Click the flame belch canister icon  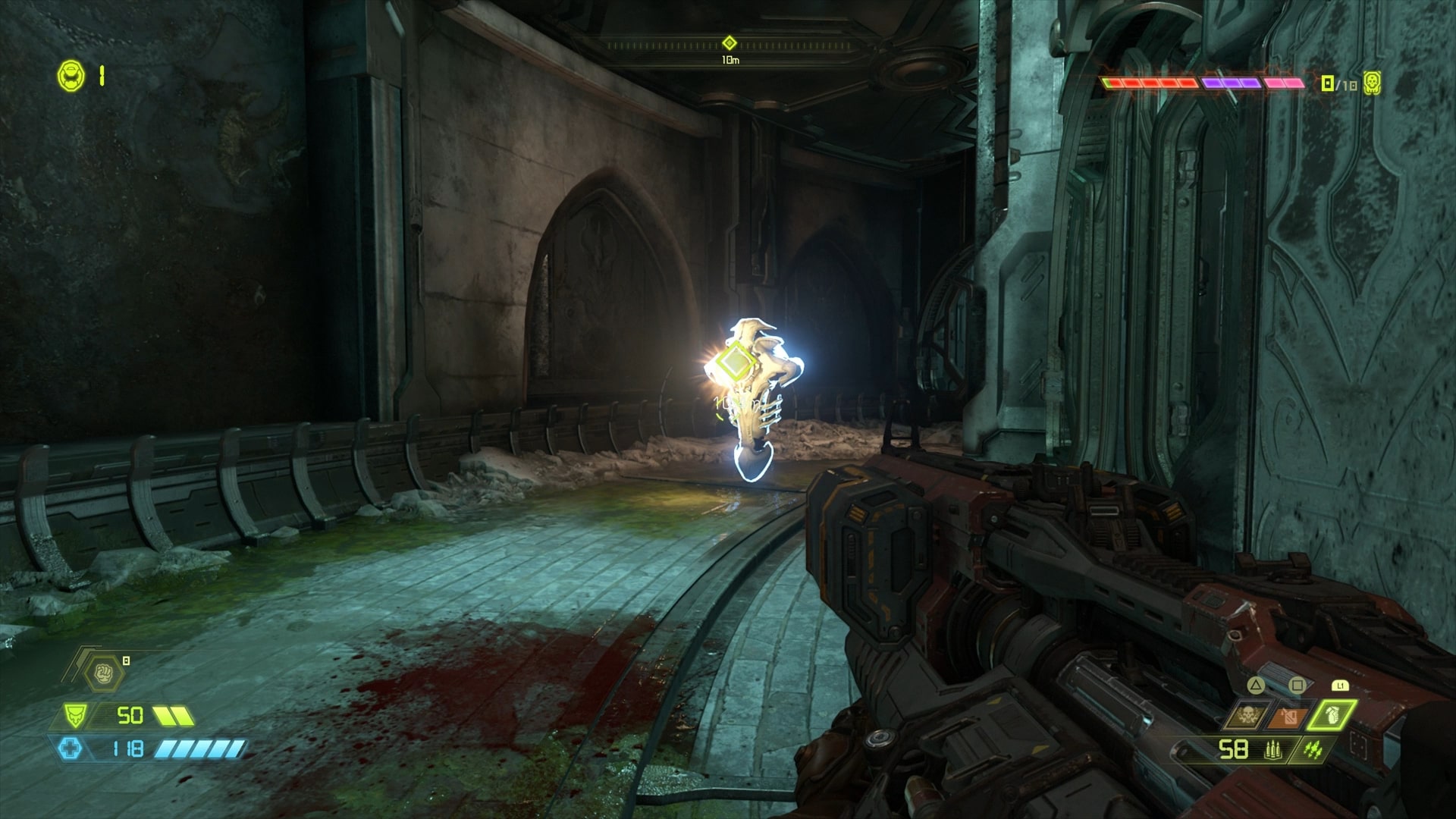coord(1288,717)
